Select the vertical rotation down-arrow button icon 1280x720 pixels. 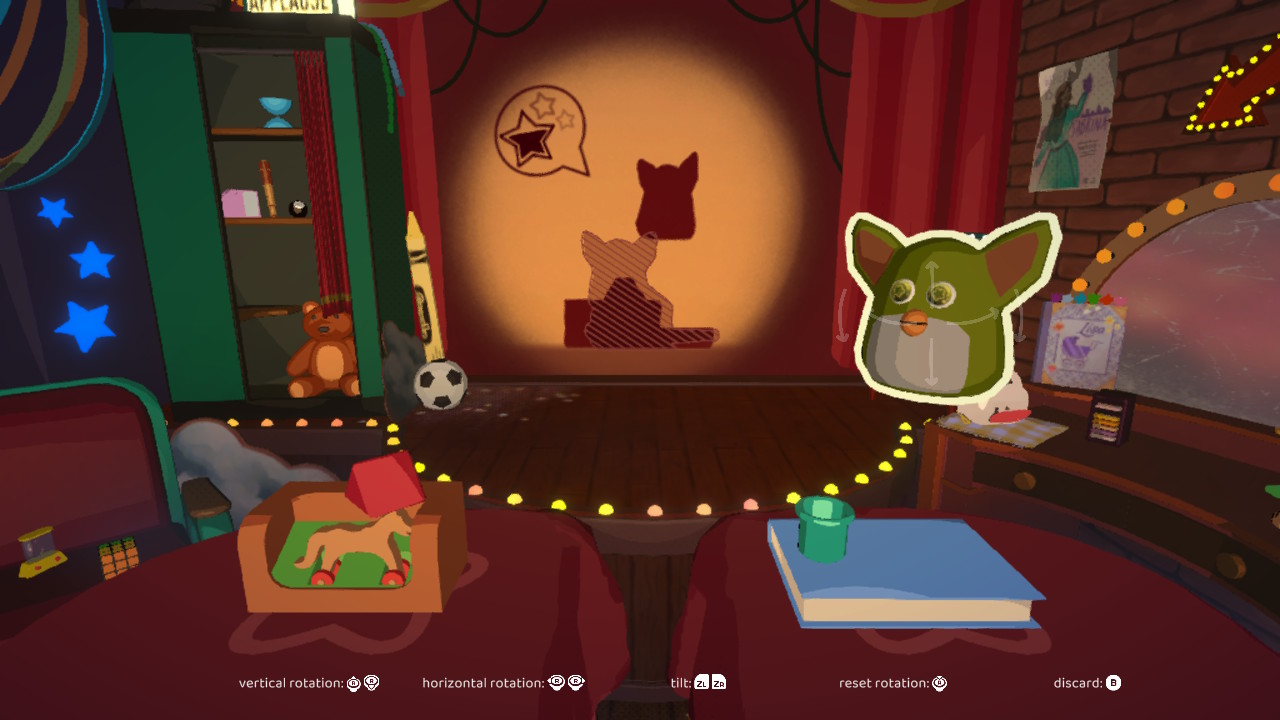(370, 683)
